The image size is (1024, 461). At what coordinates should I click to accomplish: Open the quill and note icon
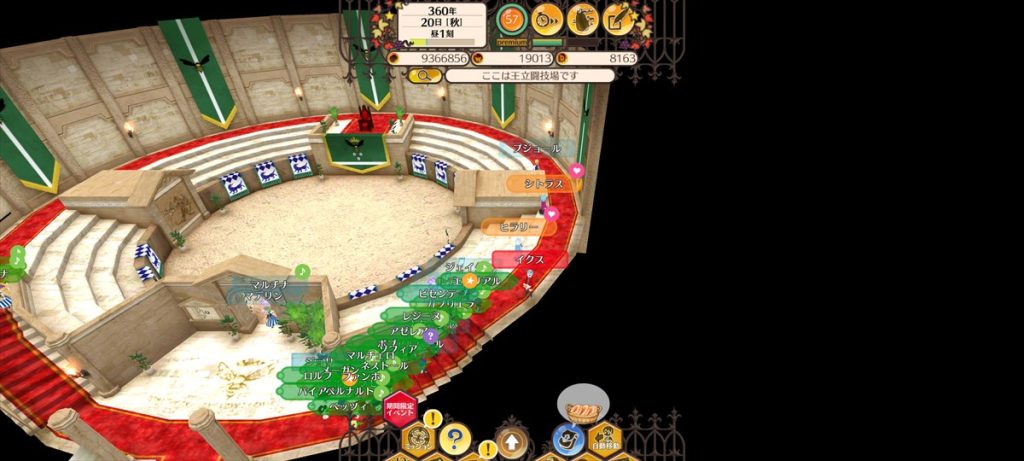(619, 18)
